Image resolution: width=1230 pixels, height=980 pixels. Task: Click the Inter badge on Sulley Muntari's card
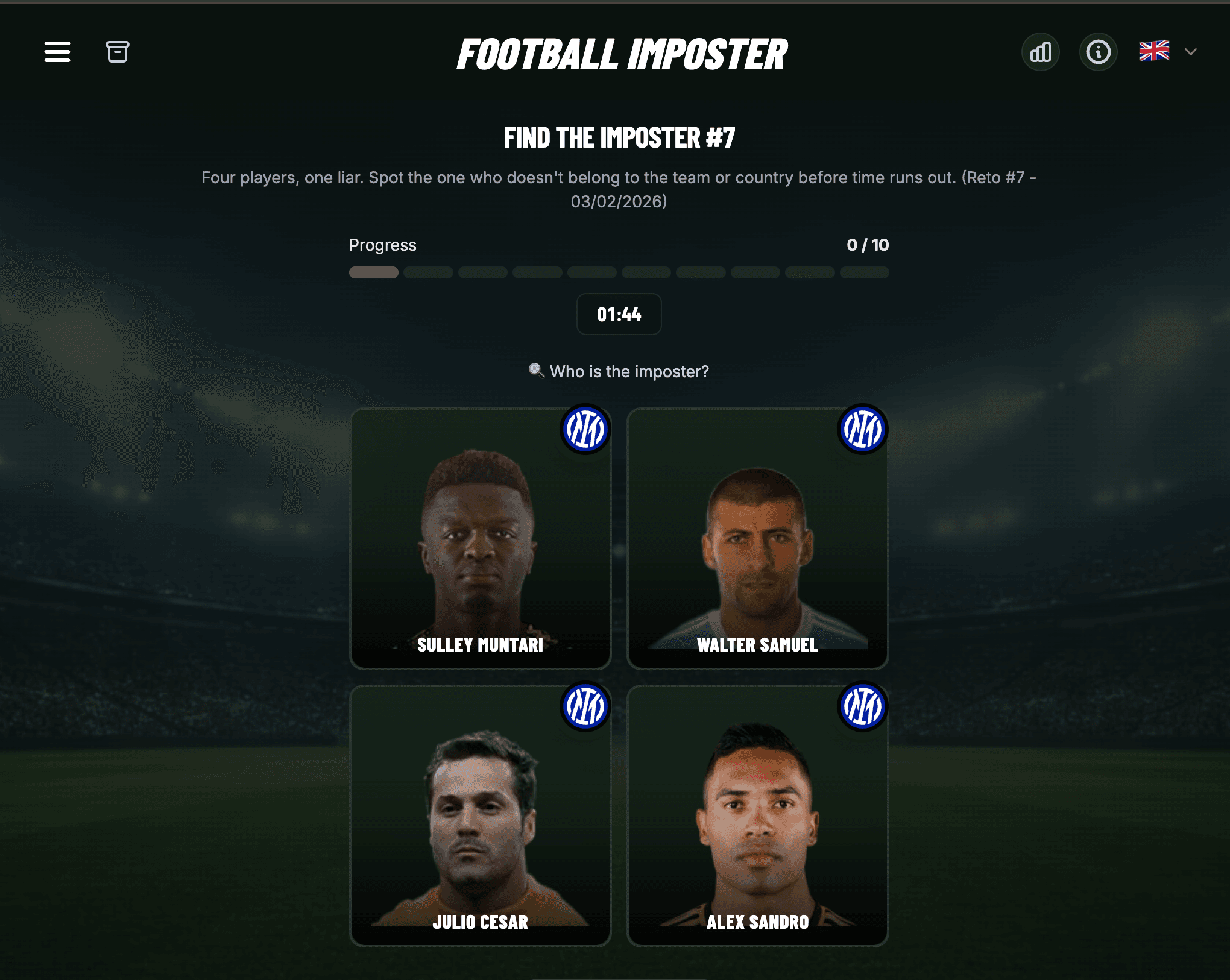pos(586,429)
